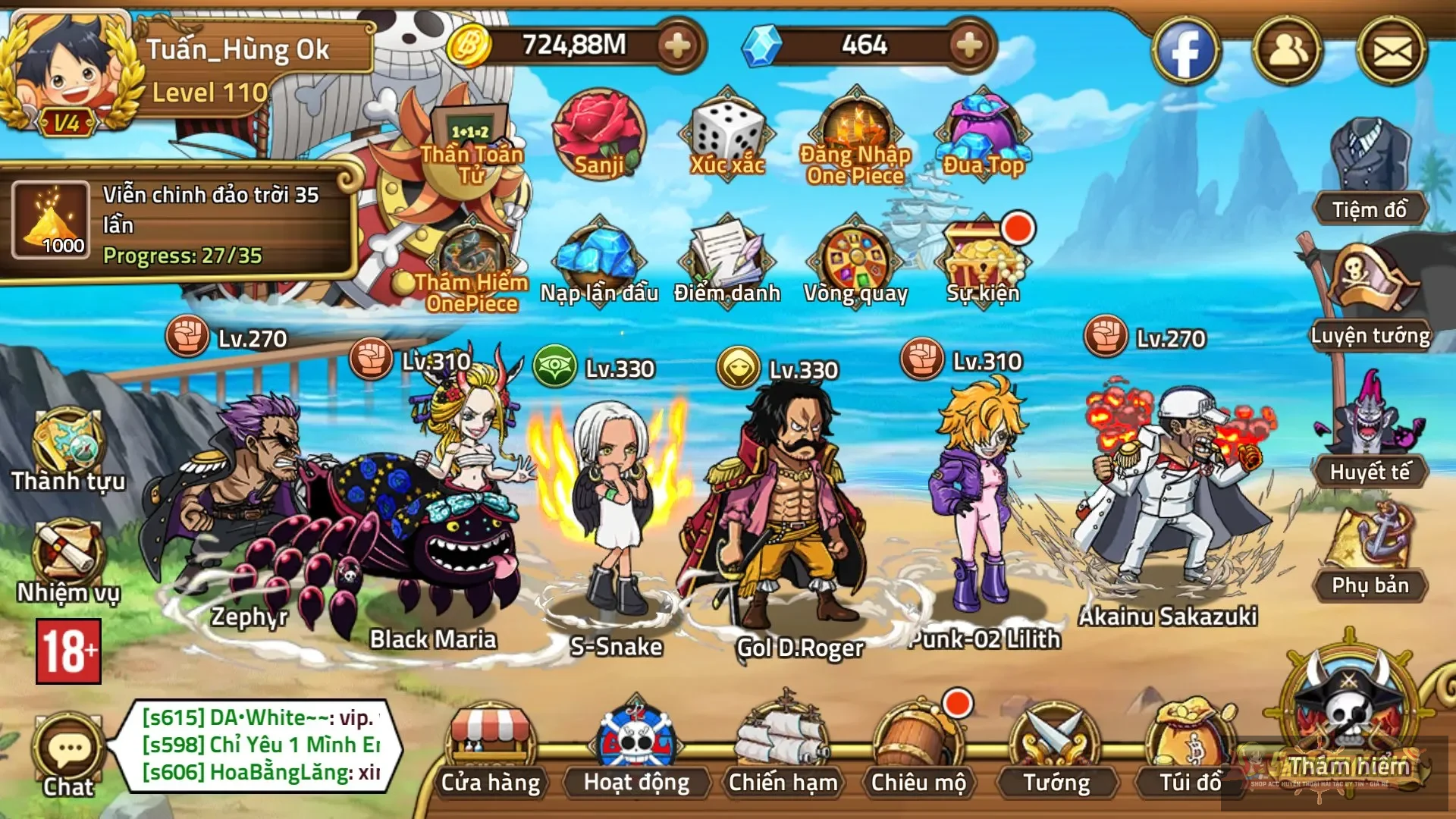Open the Sự kiện treasure chest
Screen dimensions: 1456x819
(982, 254)
